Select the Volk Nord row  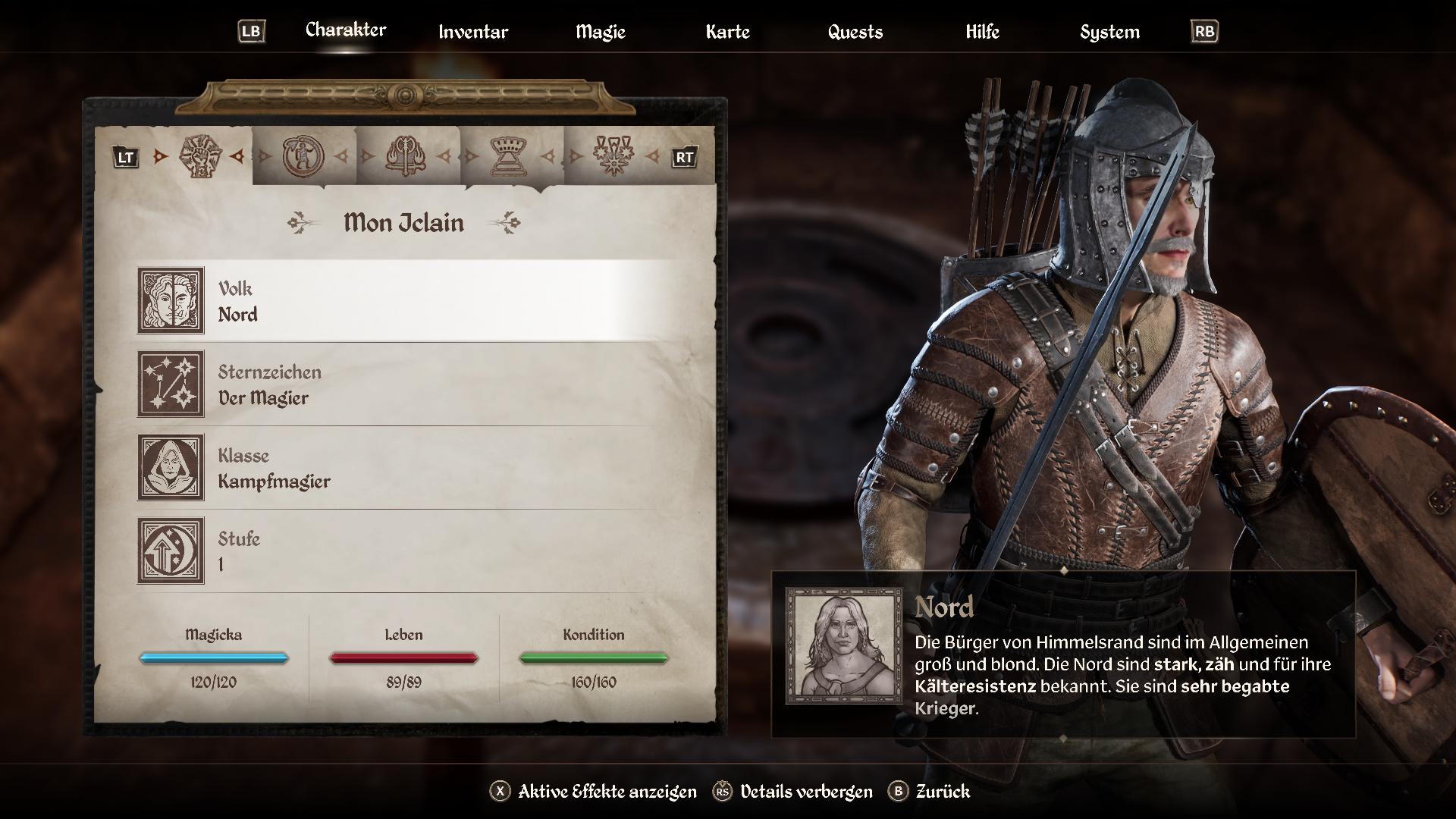(409, 300)
